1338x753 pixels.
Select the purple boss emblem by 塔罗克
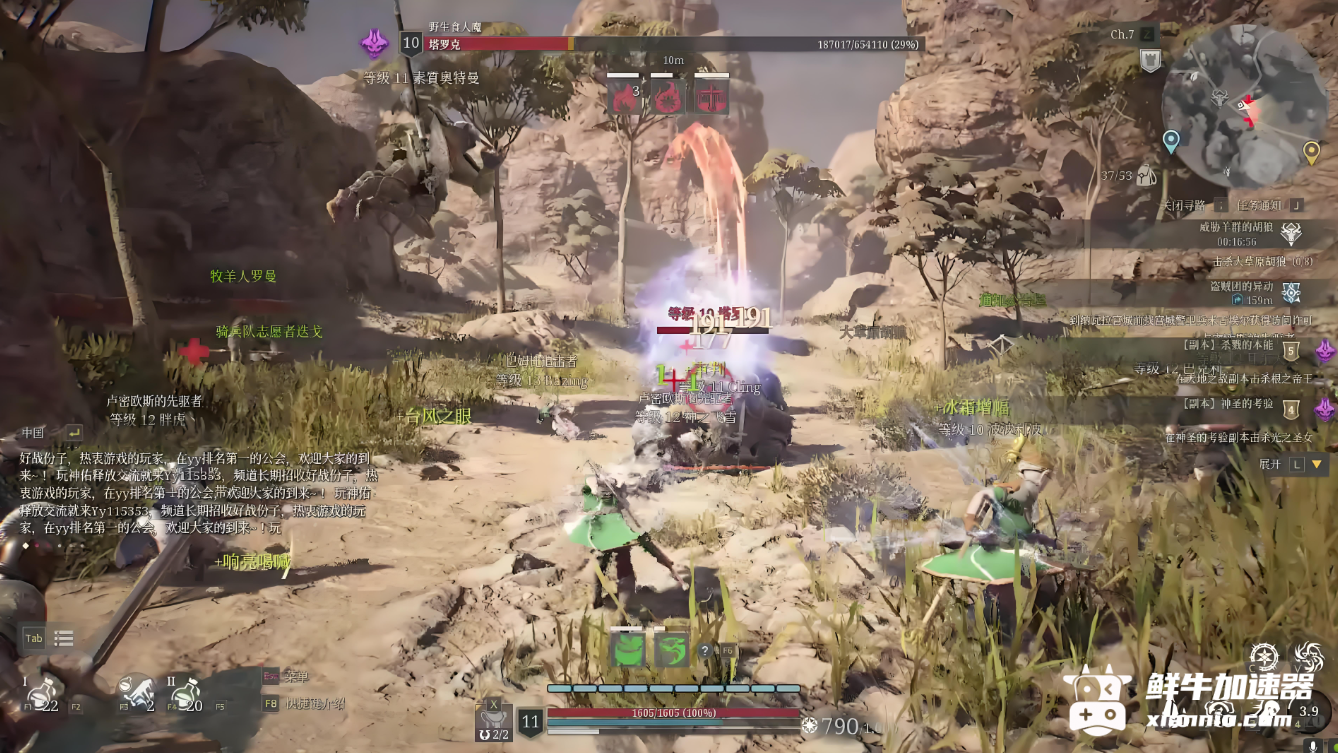tap(375, 43)
